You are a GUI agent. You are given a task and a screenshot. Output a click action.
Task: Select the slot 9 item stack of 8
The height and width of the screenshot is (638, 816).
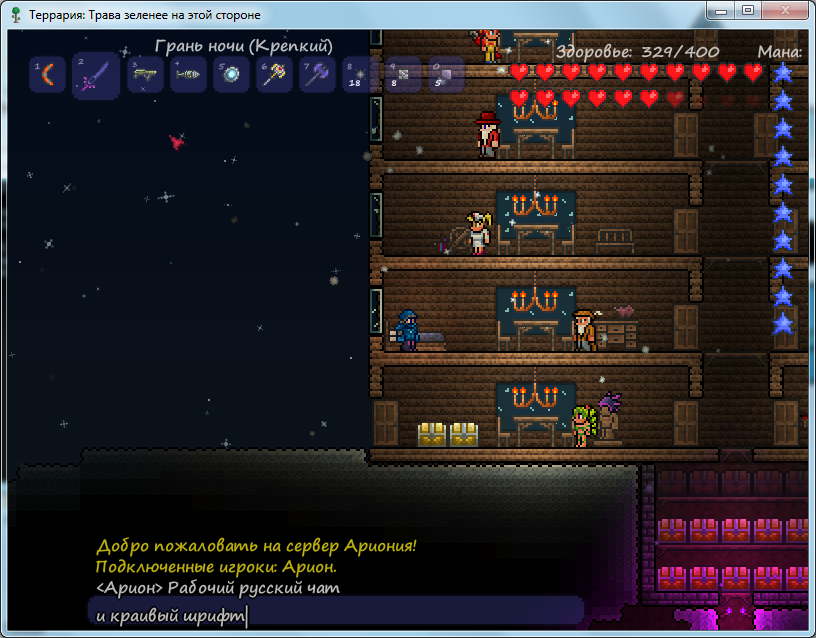[403, 75]
